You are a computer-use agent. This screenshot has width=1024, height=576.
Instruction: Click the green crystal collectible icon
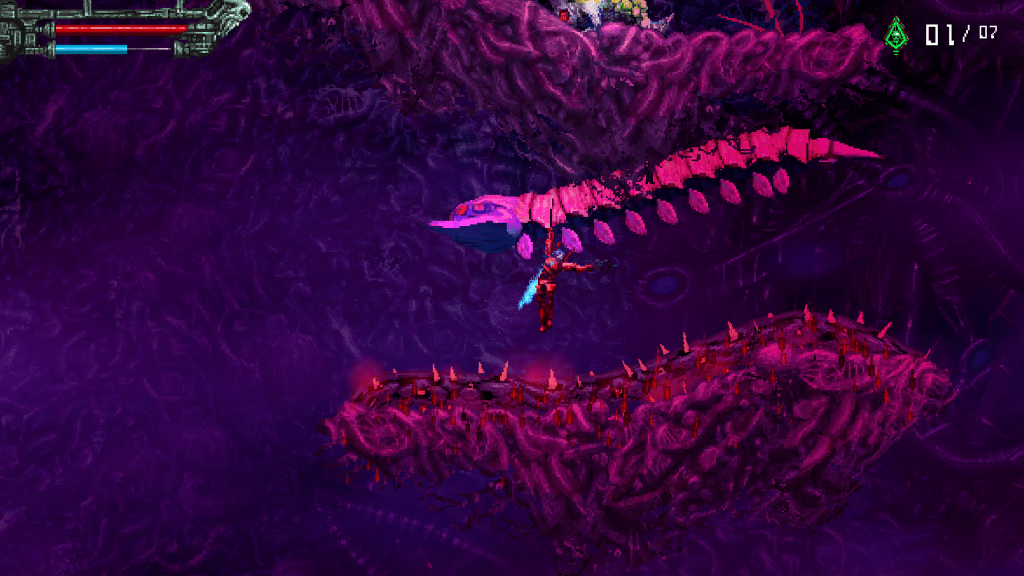click(895, 35)
